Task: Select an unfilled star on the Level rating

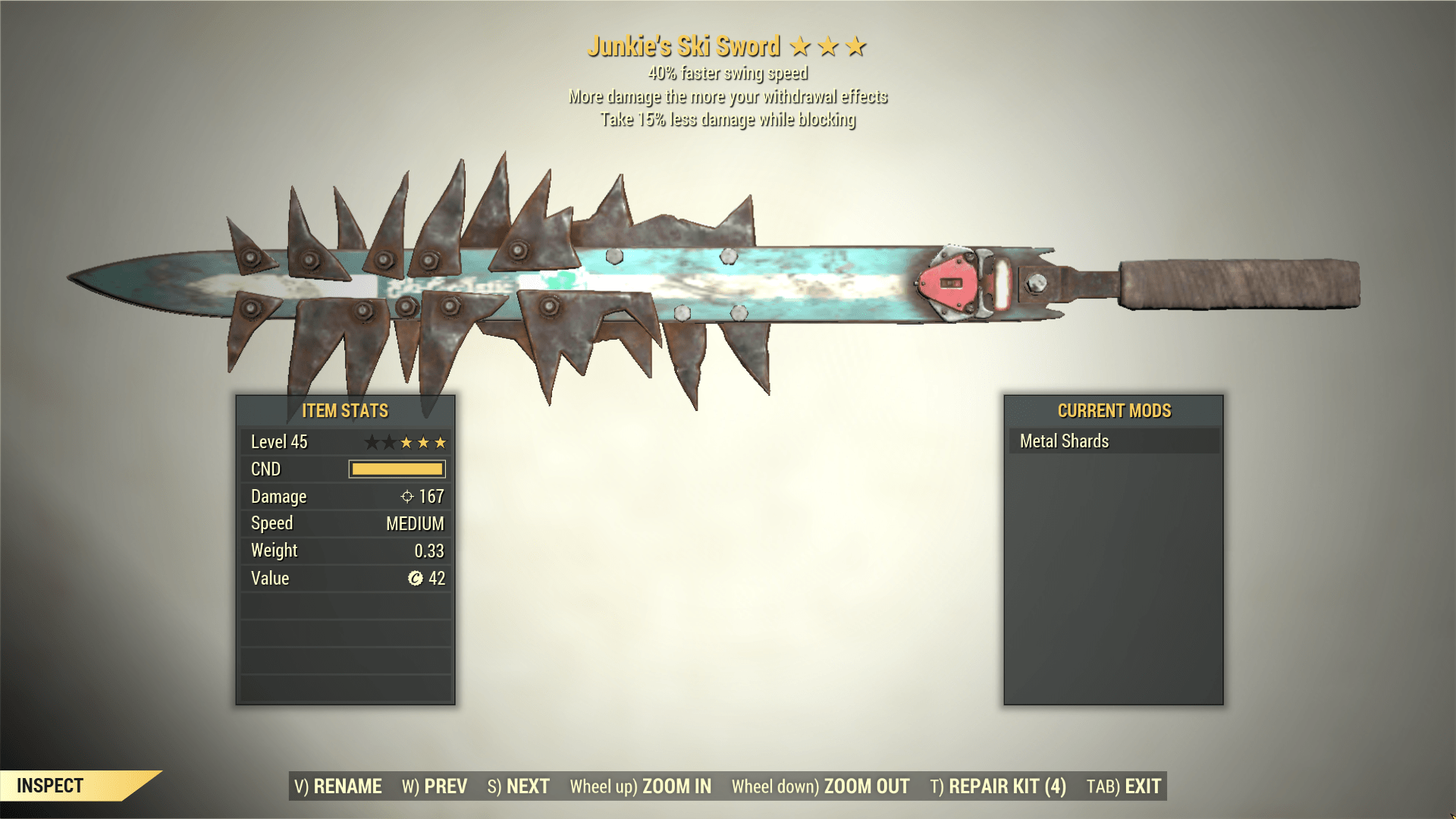Action: tap(372, 441)
